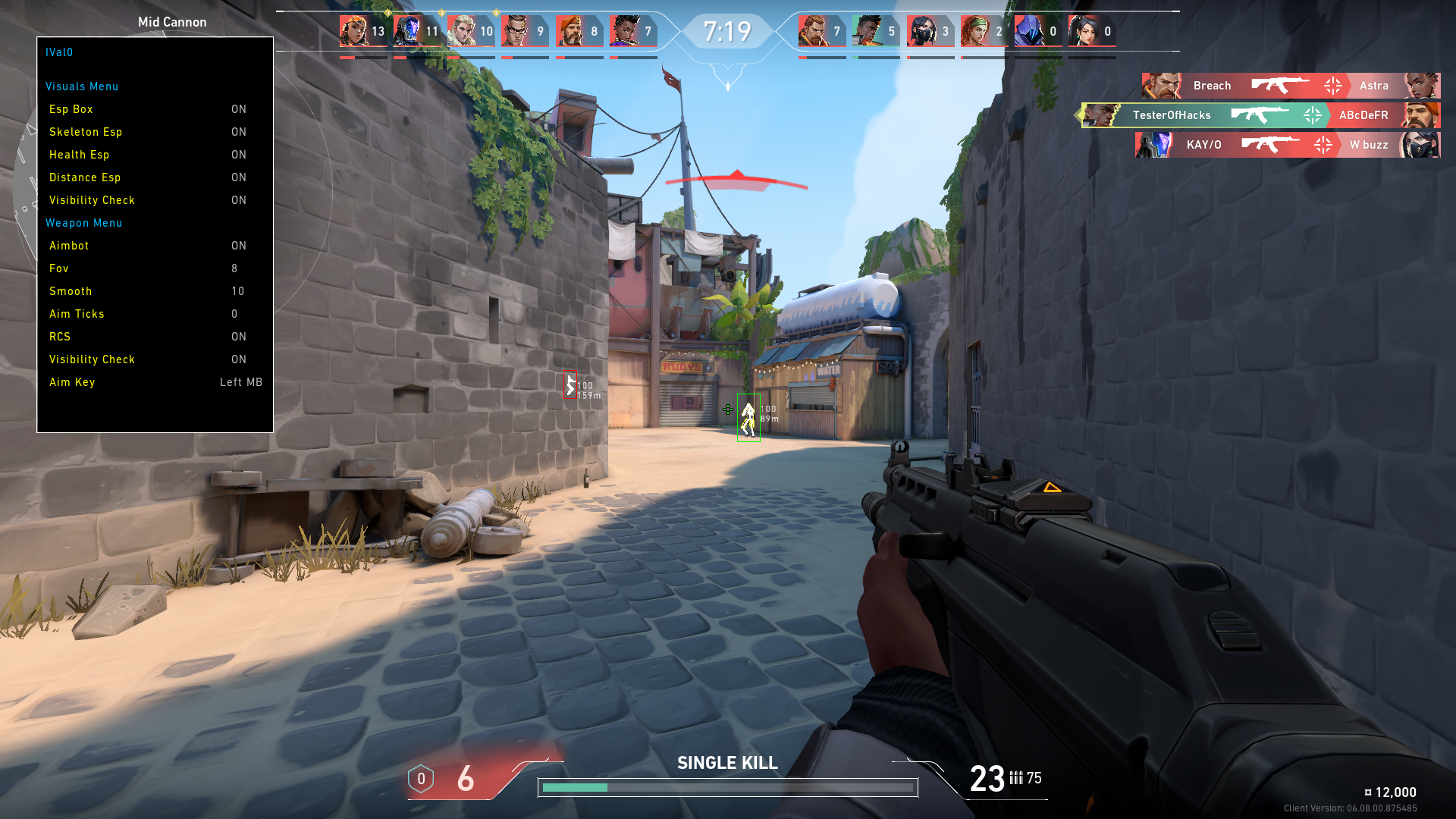Screen dimensions: 1456x819
Task: Open the Weapon Menu section header
Action: tap(83, 223)
